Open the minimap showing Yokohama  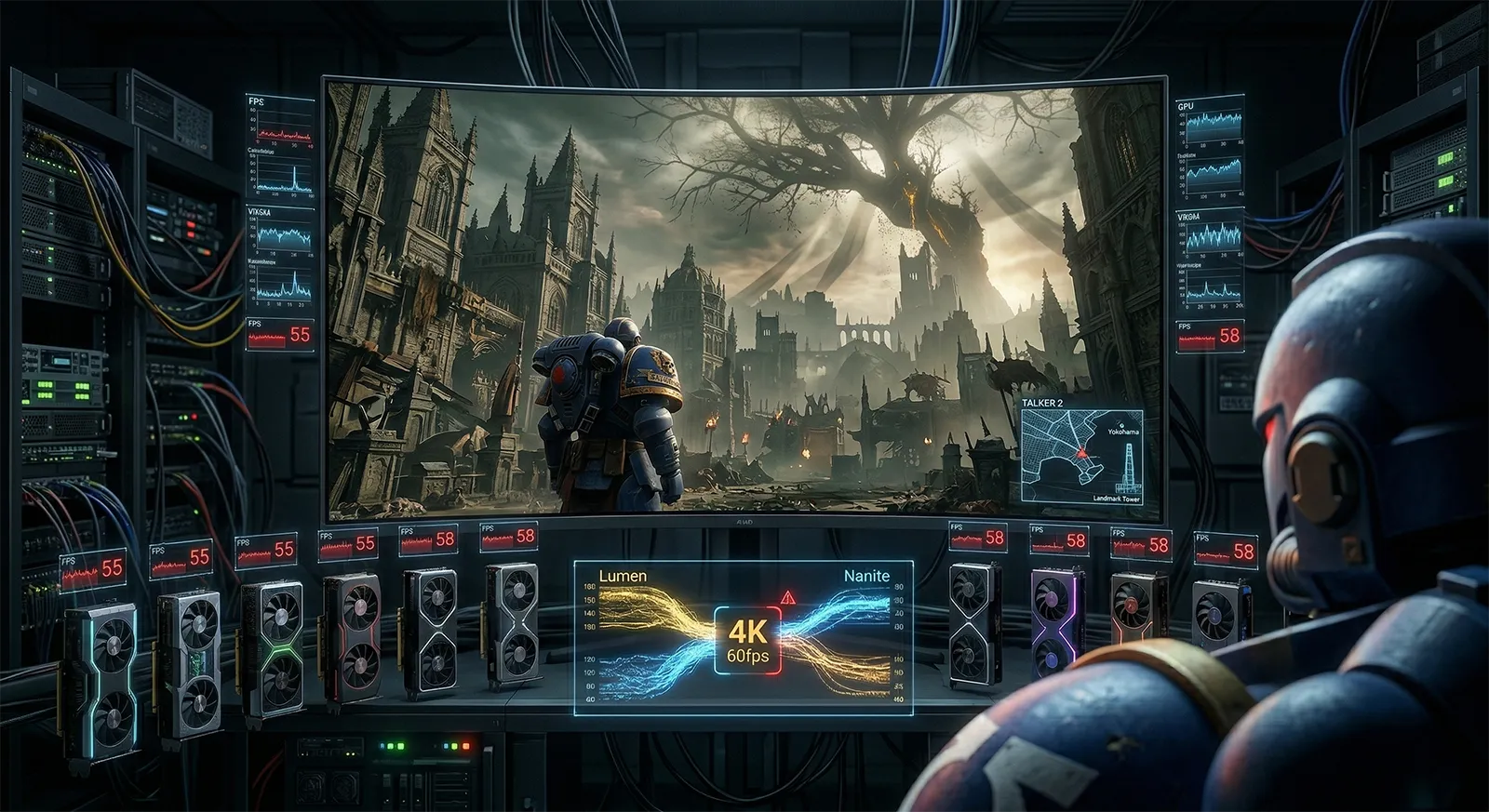(1081, 457)
